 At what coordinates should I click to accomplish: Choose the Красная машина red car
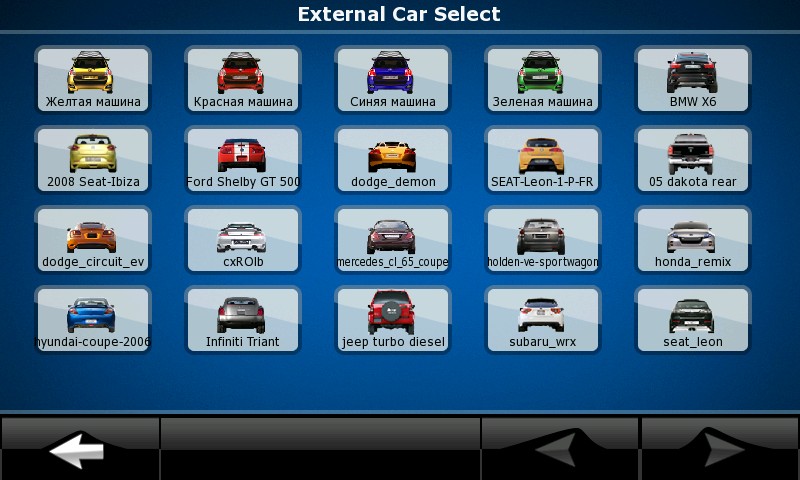coord(243,79)
